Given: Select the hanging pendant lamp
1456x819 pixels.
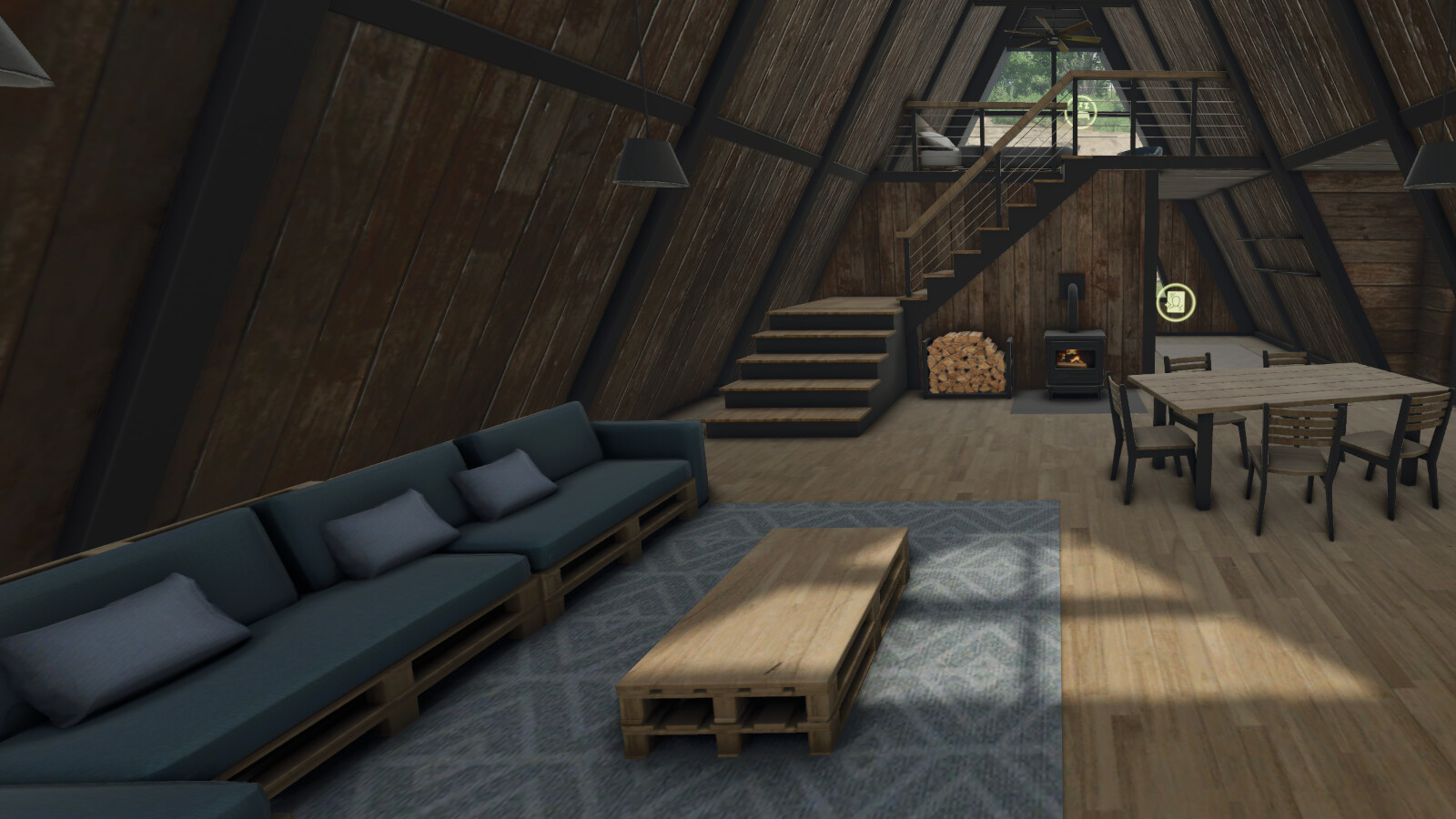Looking at the screenshot, I should pos(652,164).
